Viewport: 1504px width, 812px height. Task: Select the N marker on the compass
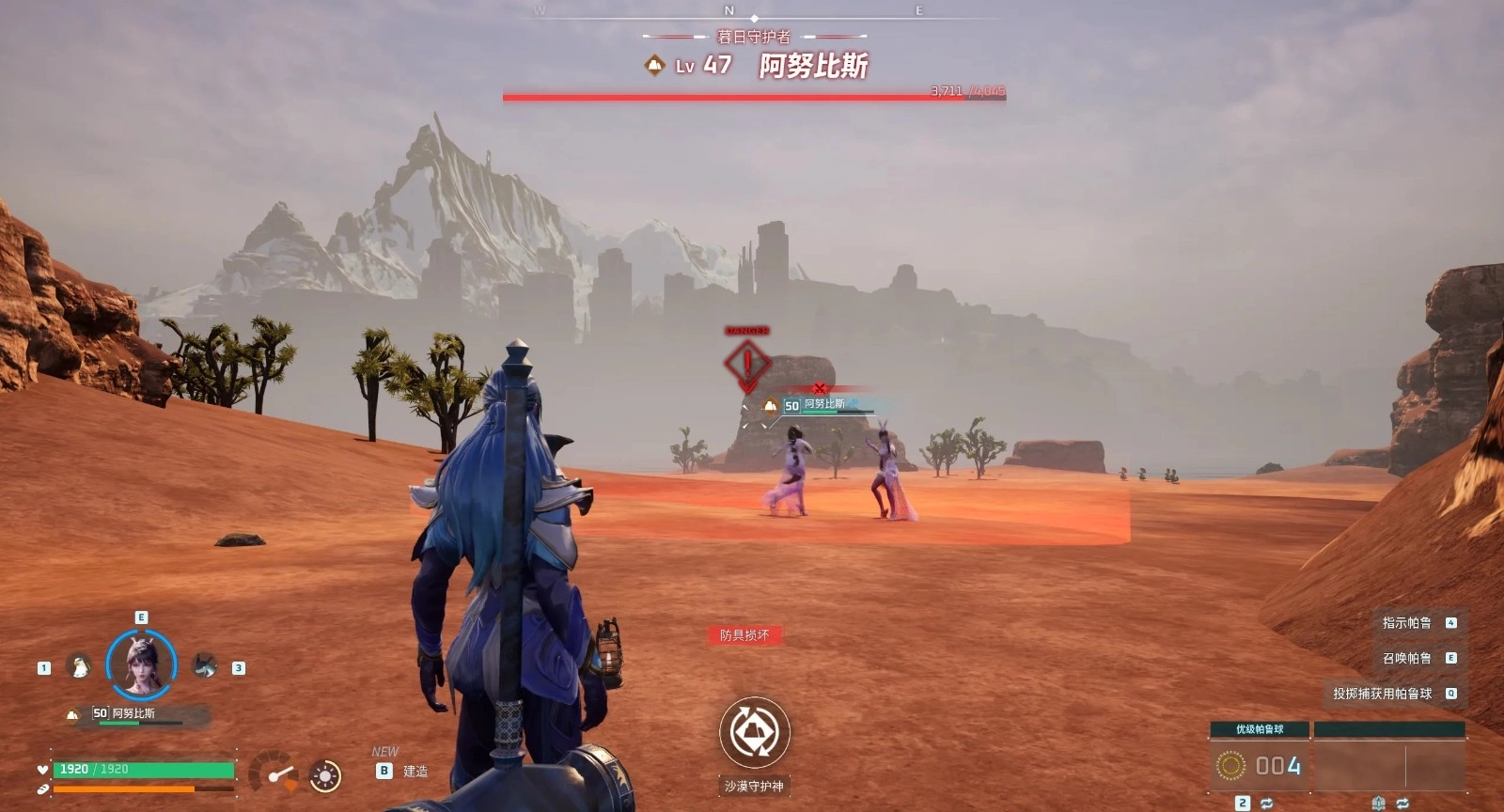pos(729,9)
